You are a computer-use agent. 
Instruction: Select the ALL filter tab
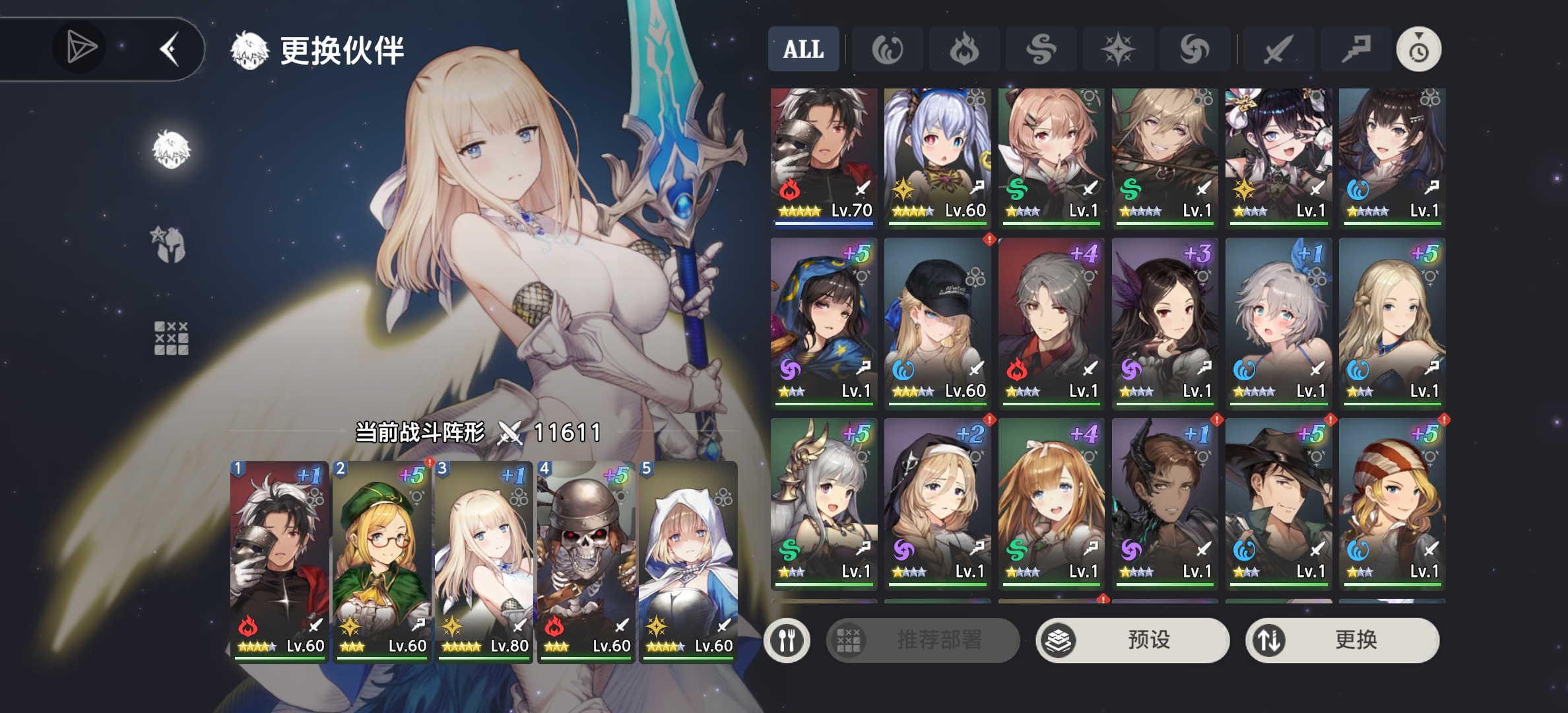point(803,50)
